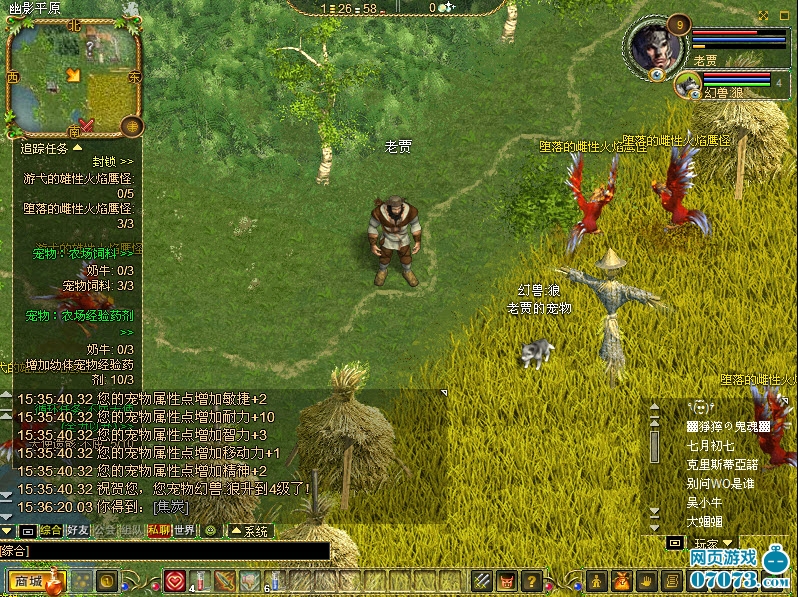Click the 老贾 player portrait

(657, 44)
